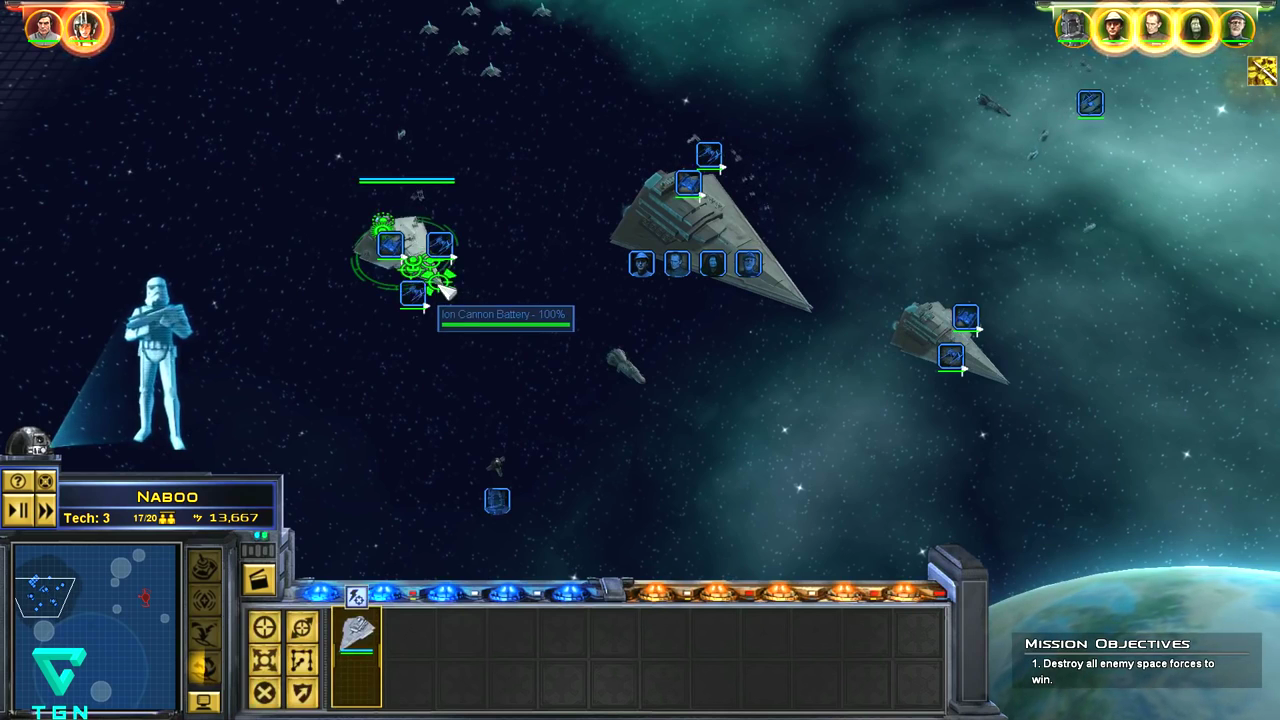Select the X-wing pilot hero portrait
Viewport: 1280px width, 720px height.
pos(83,28)
